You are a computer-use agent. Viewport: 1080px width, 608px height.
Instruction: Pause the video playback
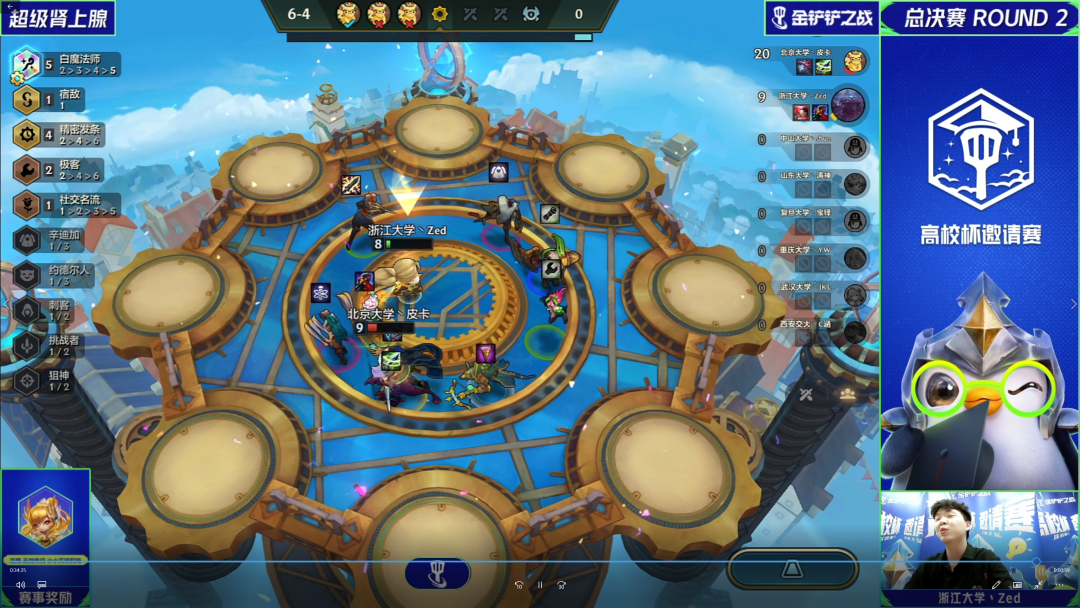point(540,585)
